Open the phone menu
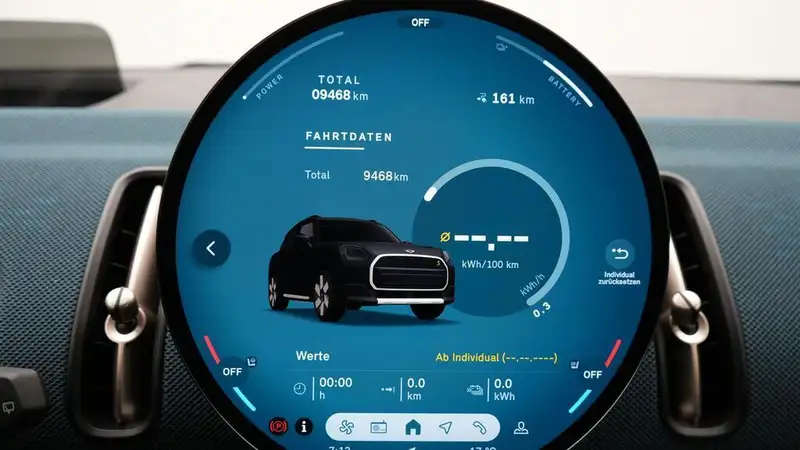 point(480,427)
